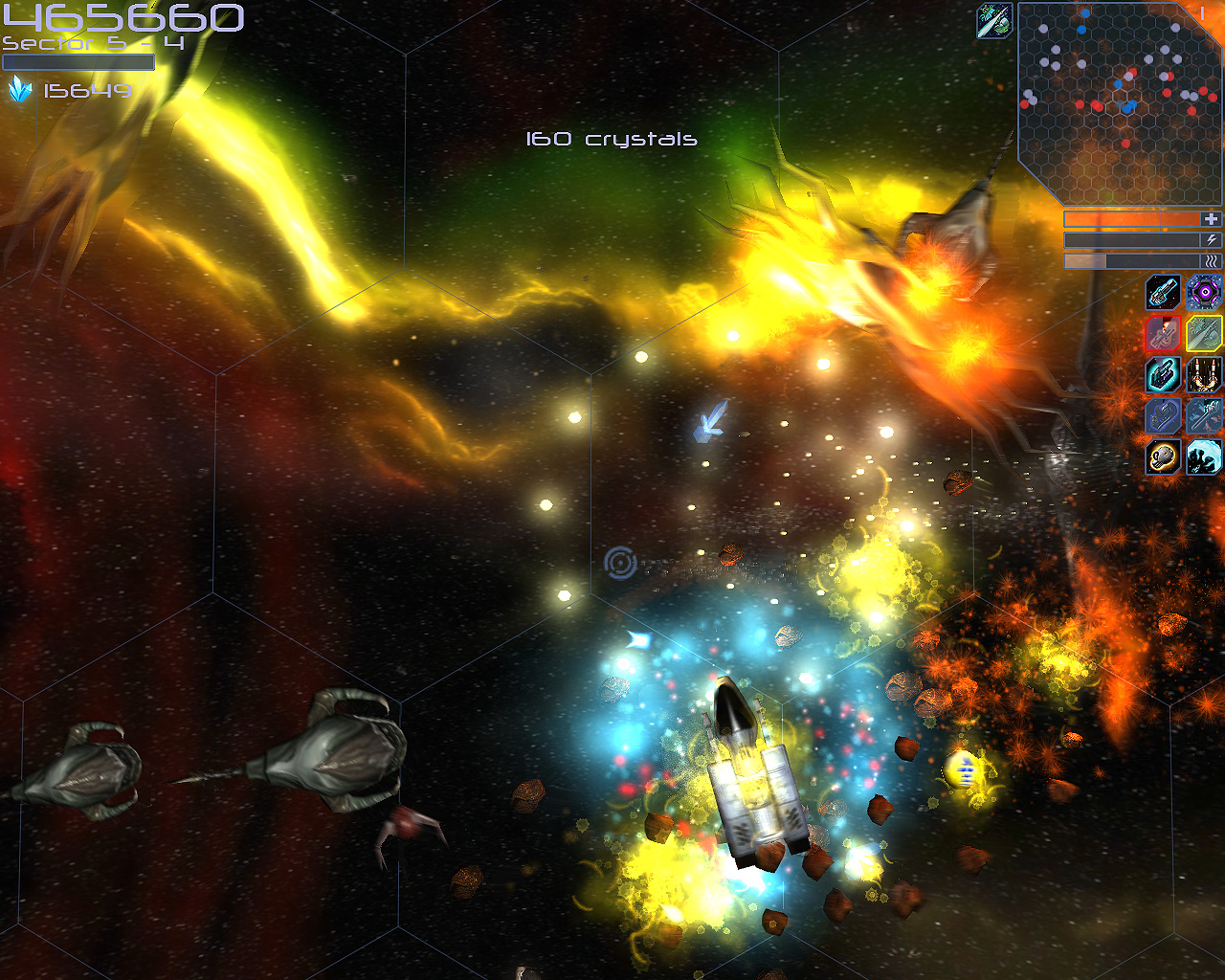Toggle the dim pistol weapon slot
Image resolution: width=1225 pixels, height=980 pixels.
[x=1162, y=417]
